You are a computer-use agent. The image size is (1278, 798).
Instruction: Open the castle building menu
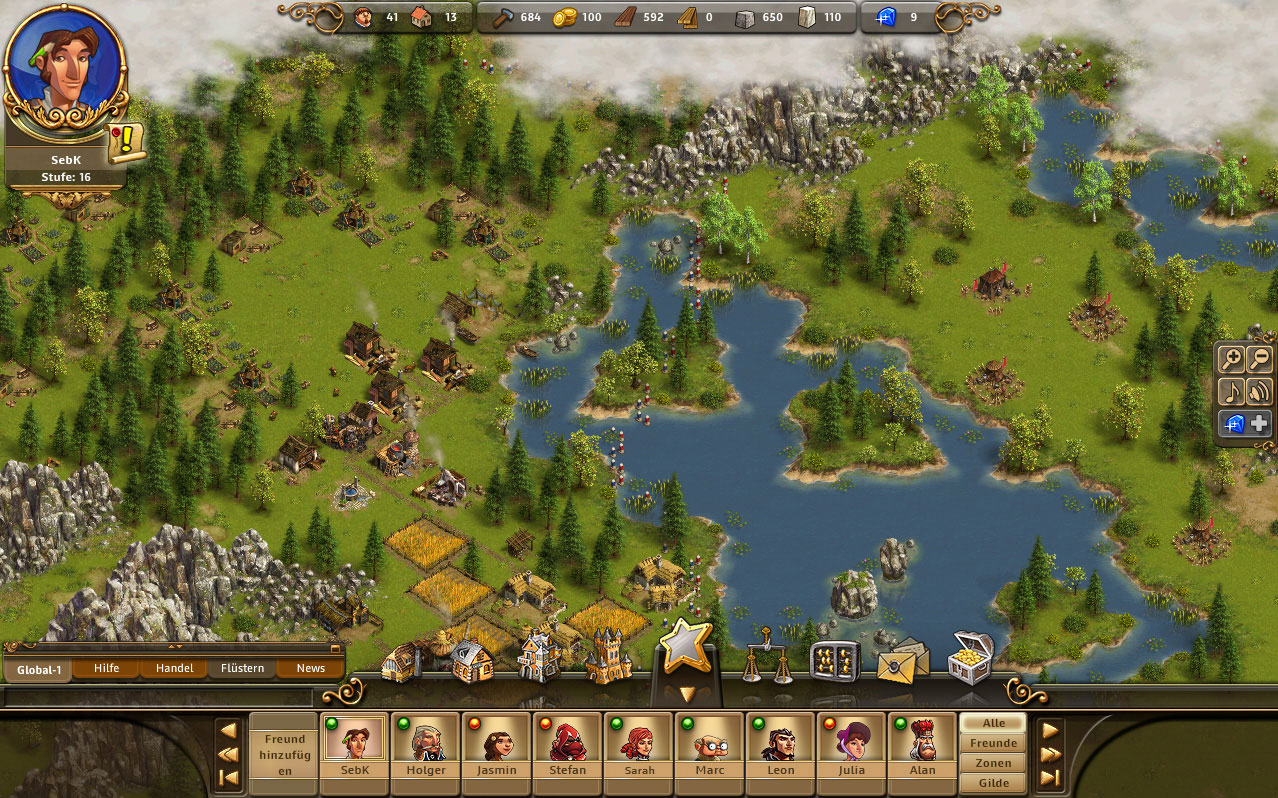point(608,656)
